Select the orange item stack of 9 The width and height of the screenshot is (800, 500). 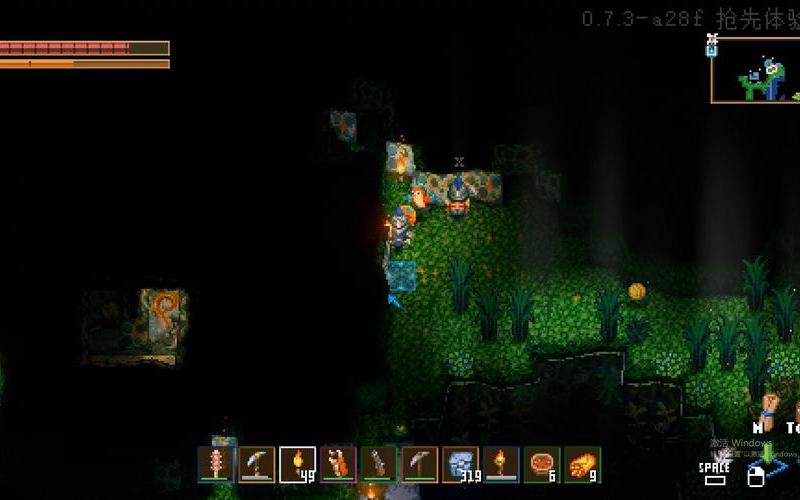[x=583, y=464]
